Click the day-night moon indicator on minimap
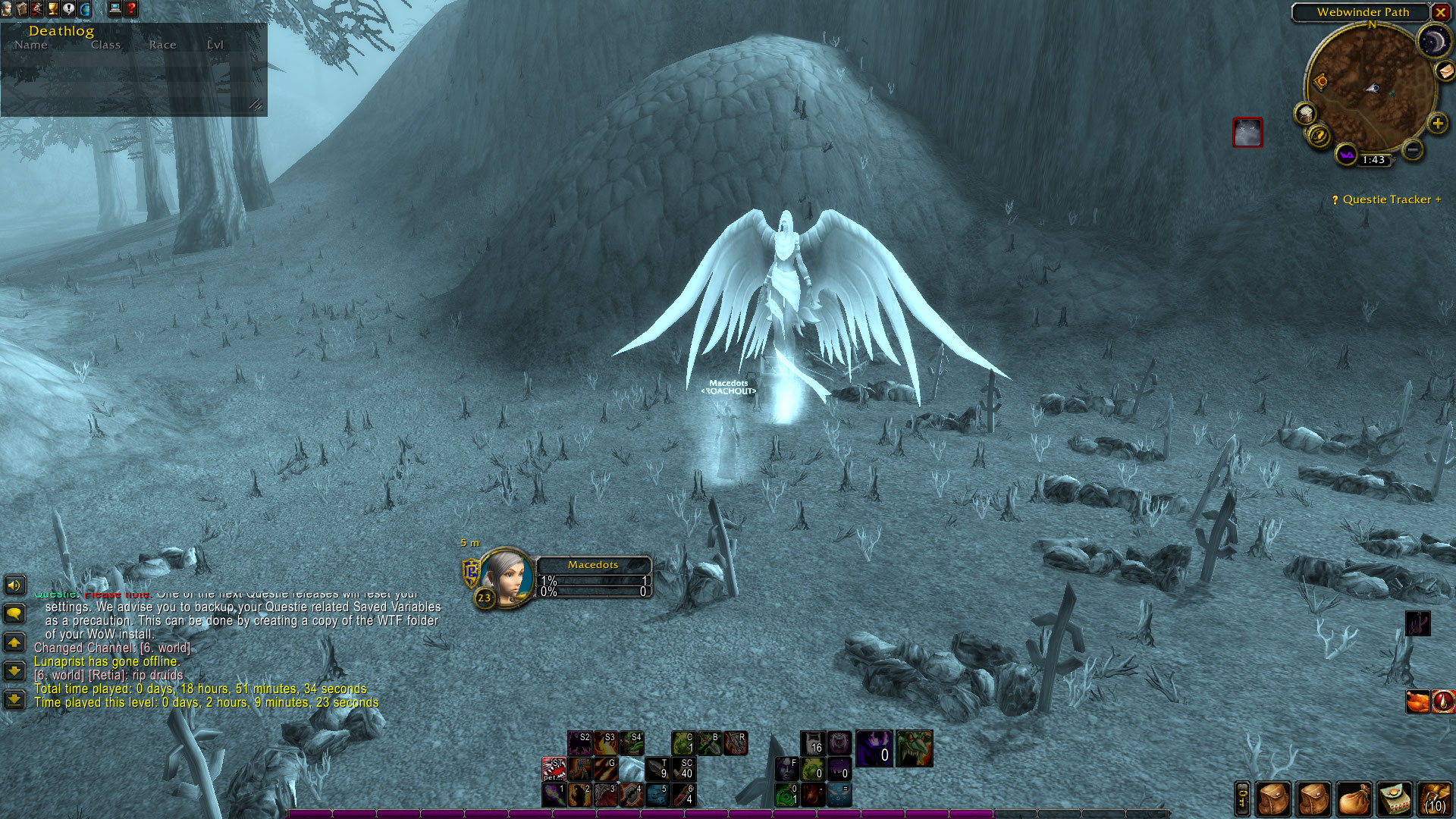The image size is (1456, 819). click(x=1432, y=42)
